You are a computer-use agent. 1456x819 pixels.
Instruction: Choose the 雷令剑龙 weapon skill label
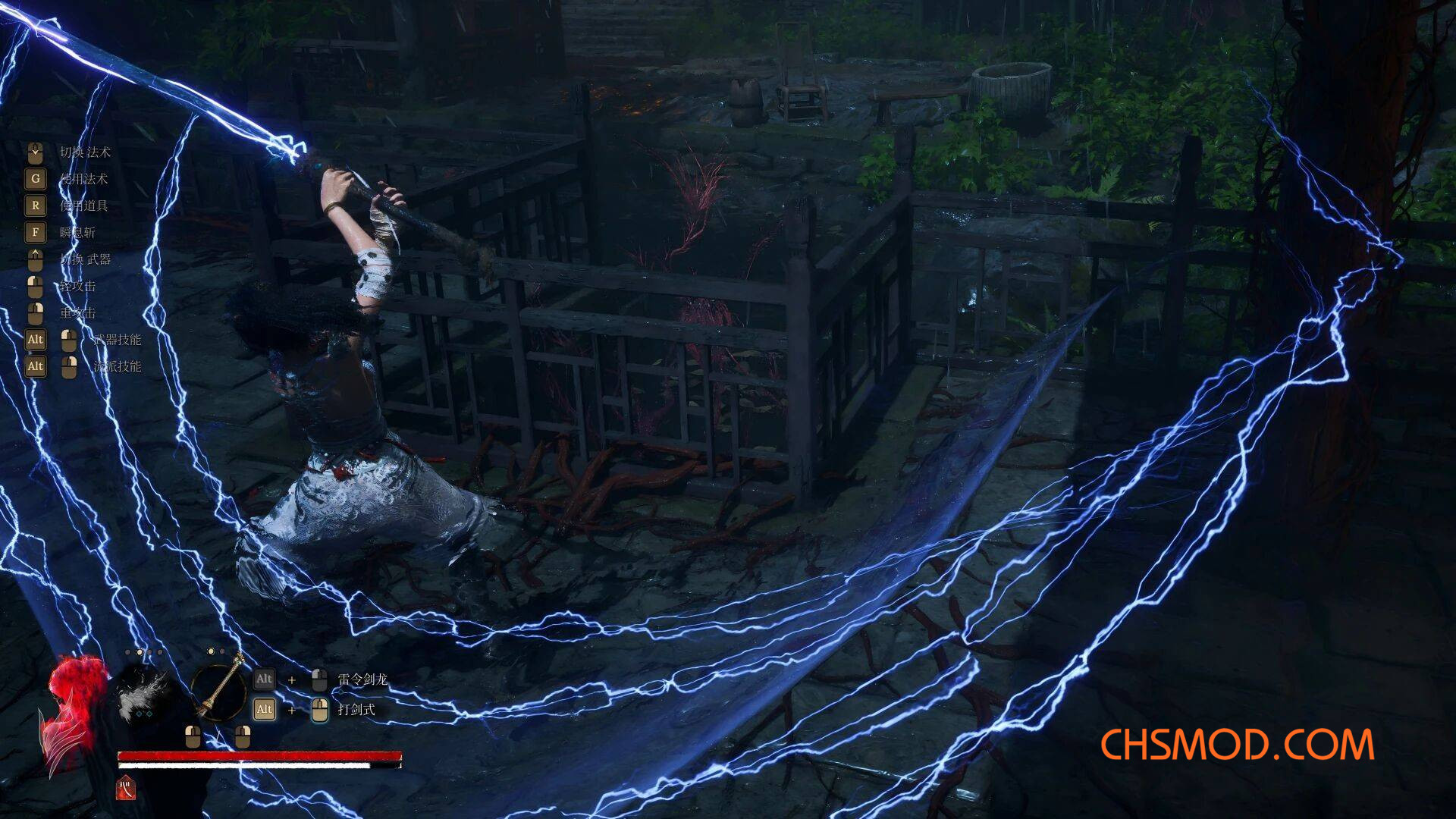(362, 679)
